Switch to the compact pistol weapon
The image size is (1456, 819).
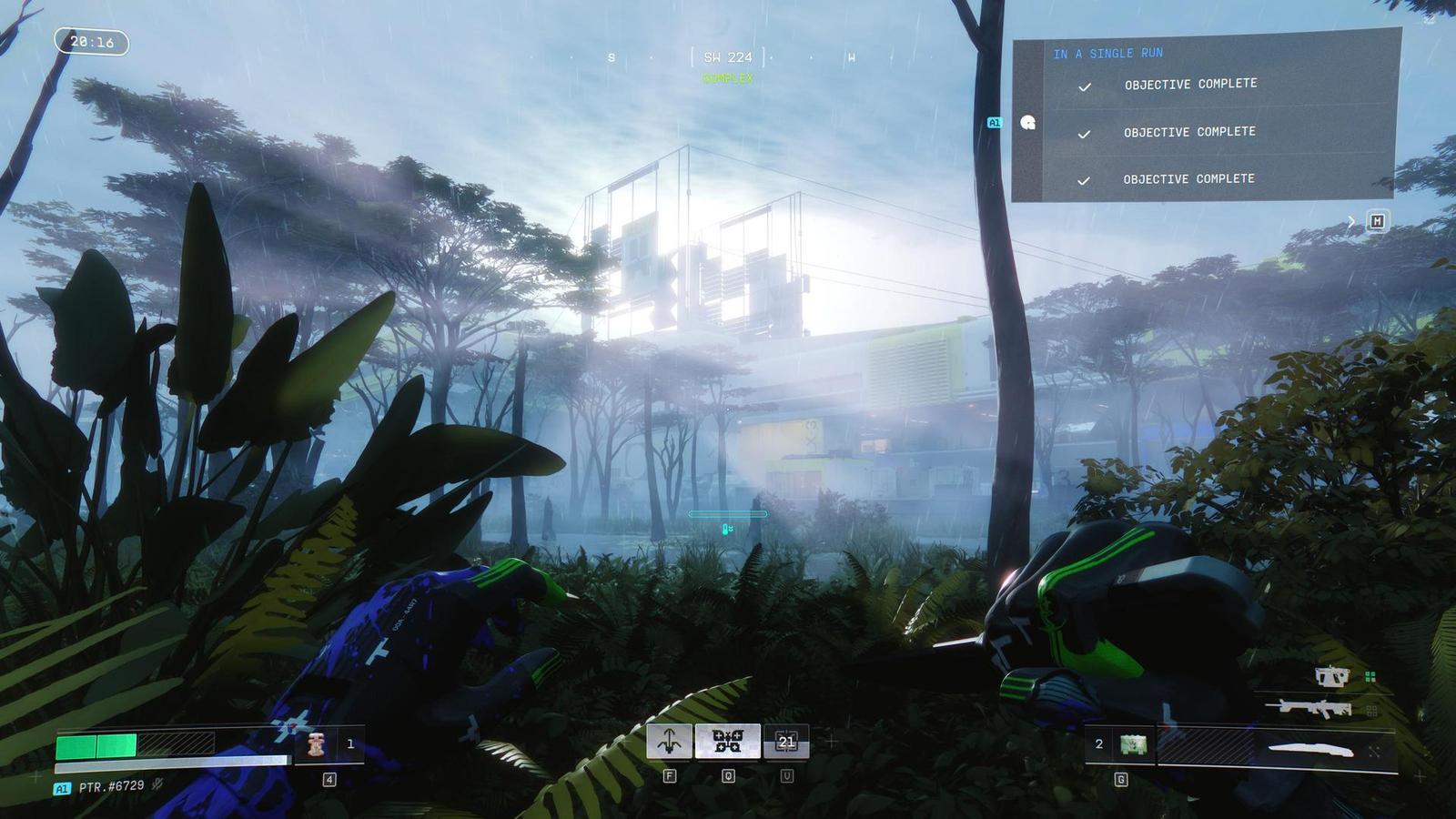pos(1332,676)
